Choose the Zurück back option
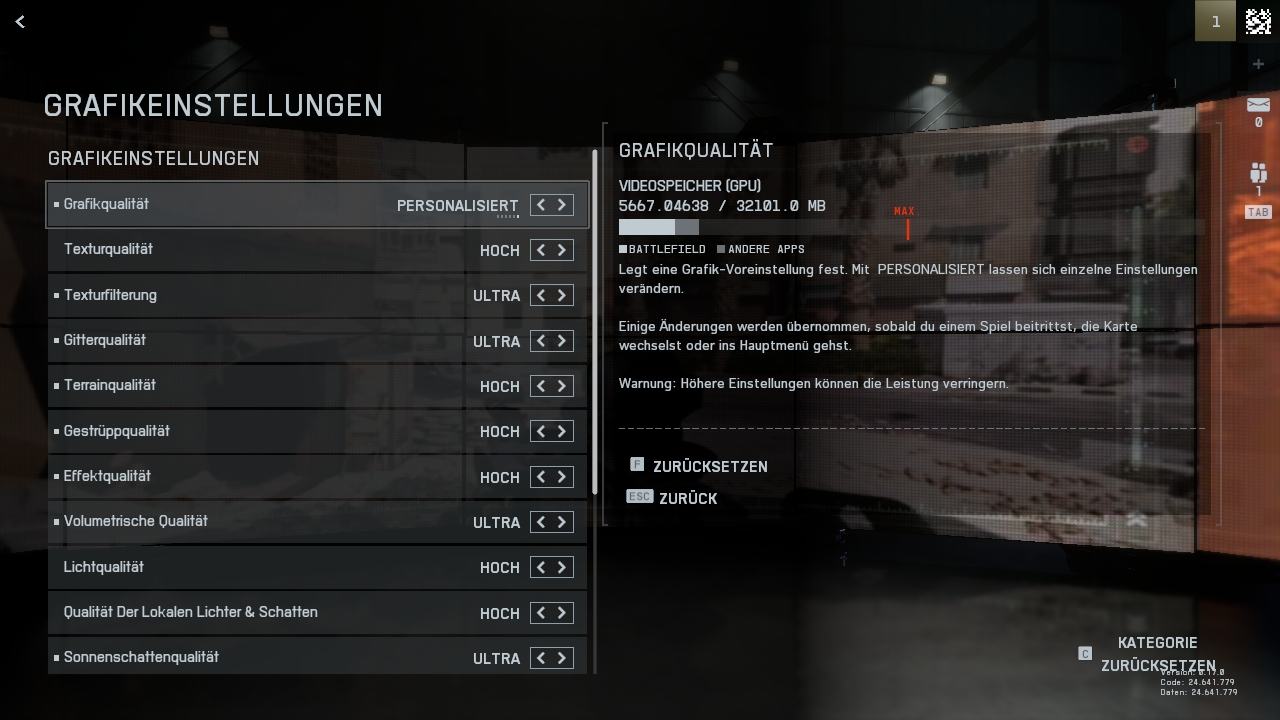Image resolution: width=1280 pixels, height=720 pixels. coord(687,498)
